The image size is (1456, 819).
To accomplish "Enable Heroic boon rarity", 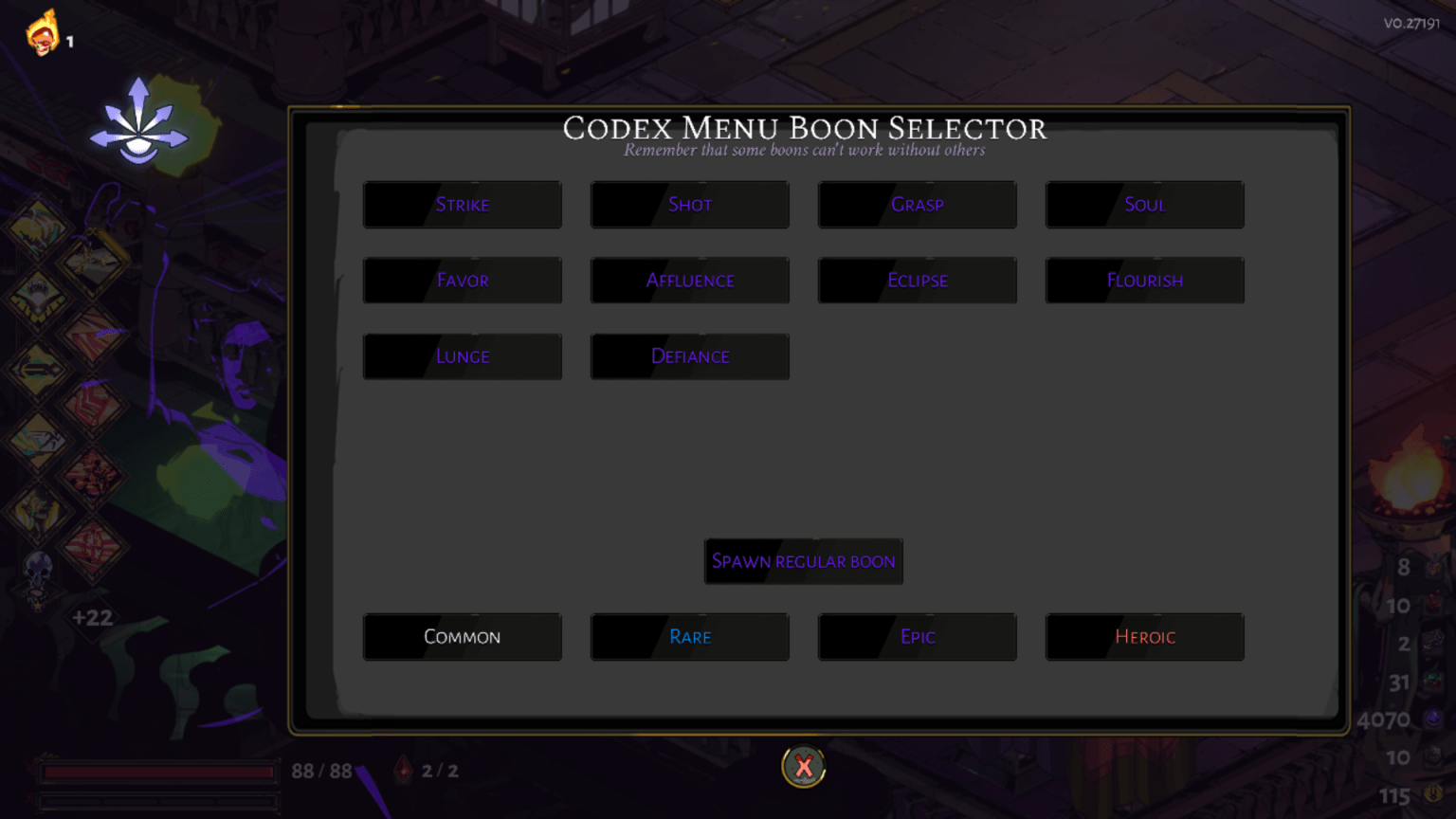I will click(x=1144, y=637).
